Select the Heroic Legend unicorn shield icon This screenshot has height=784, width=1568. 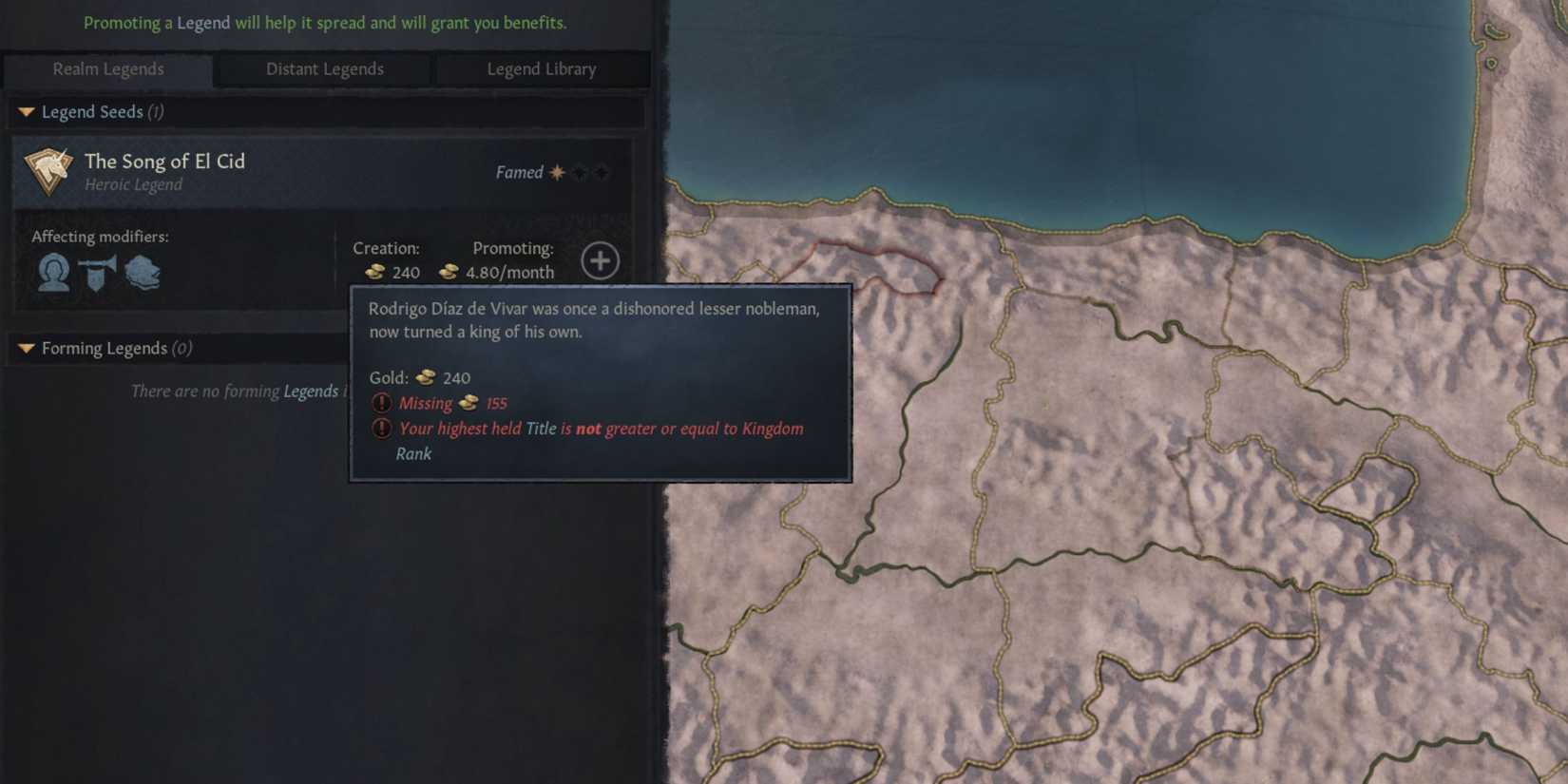pyautogui.click(x=47, y=170)
